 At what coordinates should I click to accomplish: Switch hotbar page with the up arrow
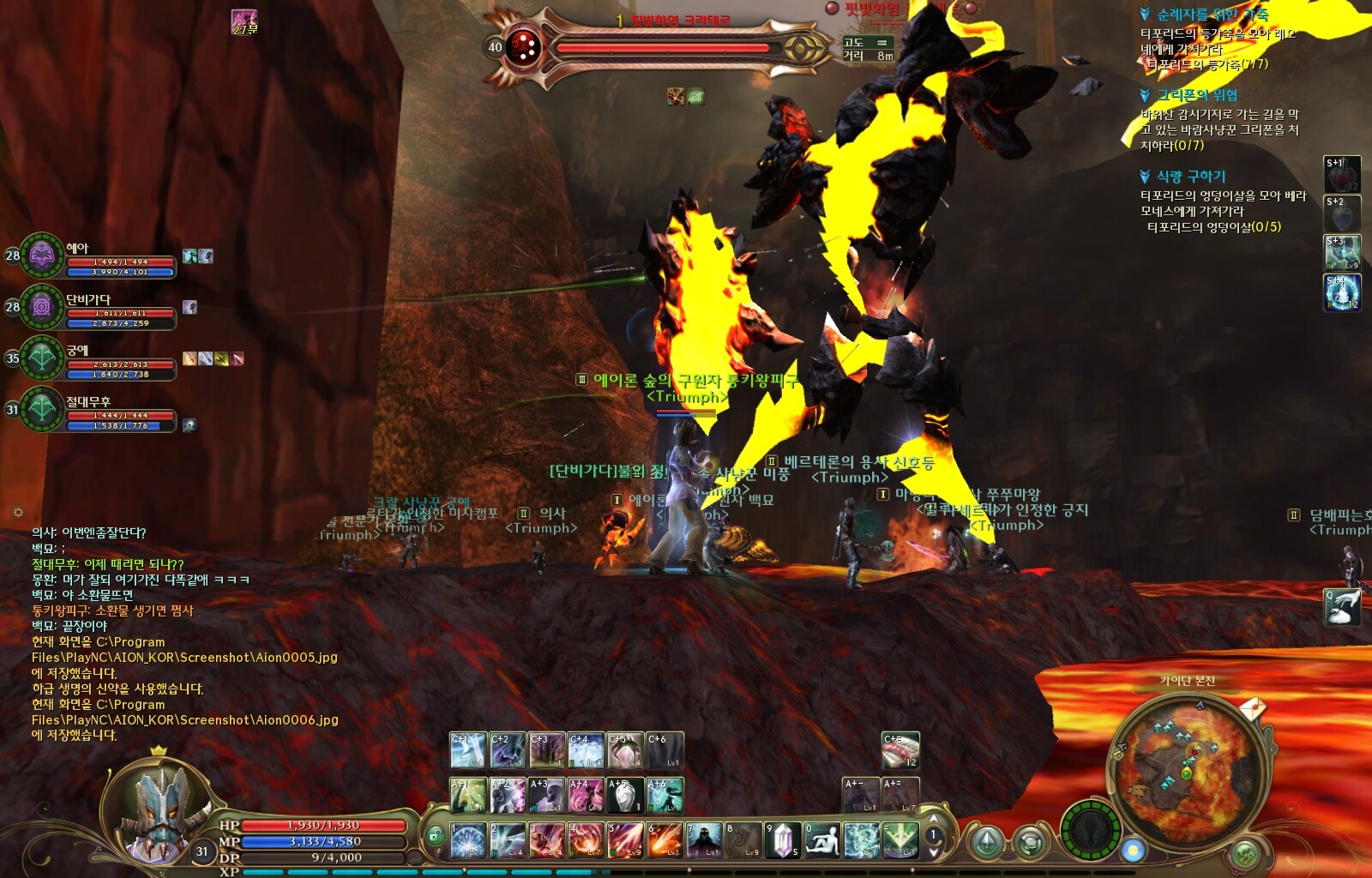click(933, 820)
